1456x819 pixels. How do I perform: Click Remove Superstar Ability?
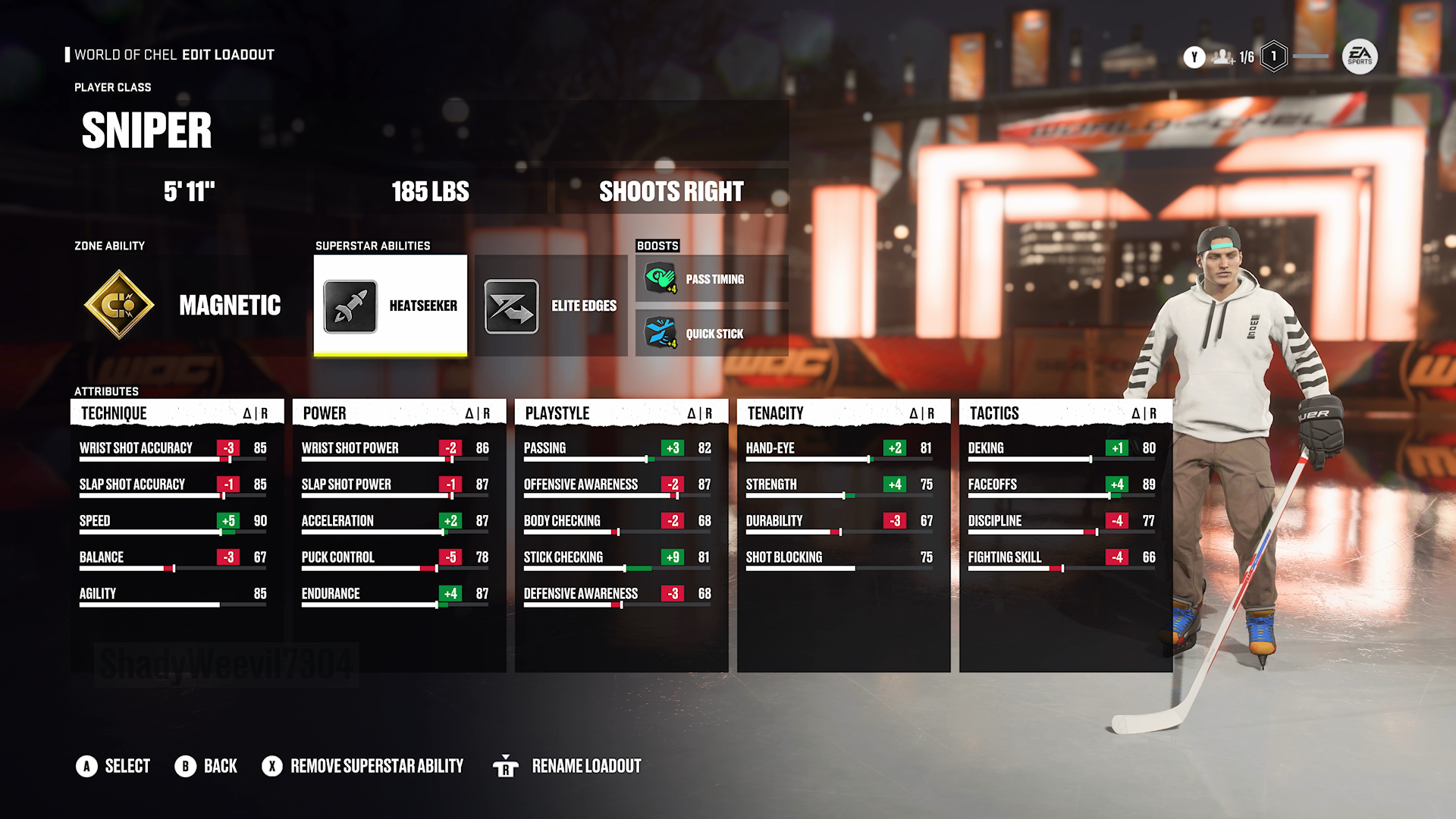click(x=365, y=766)
